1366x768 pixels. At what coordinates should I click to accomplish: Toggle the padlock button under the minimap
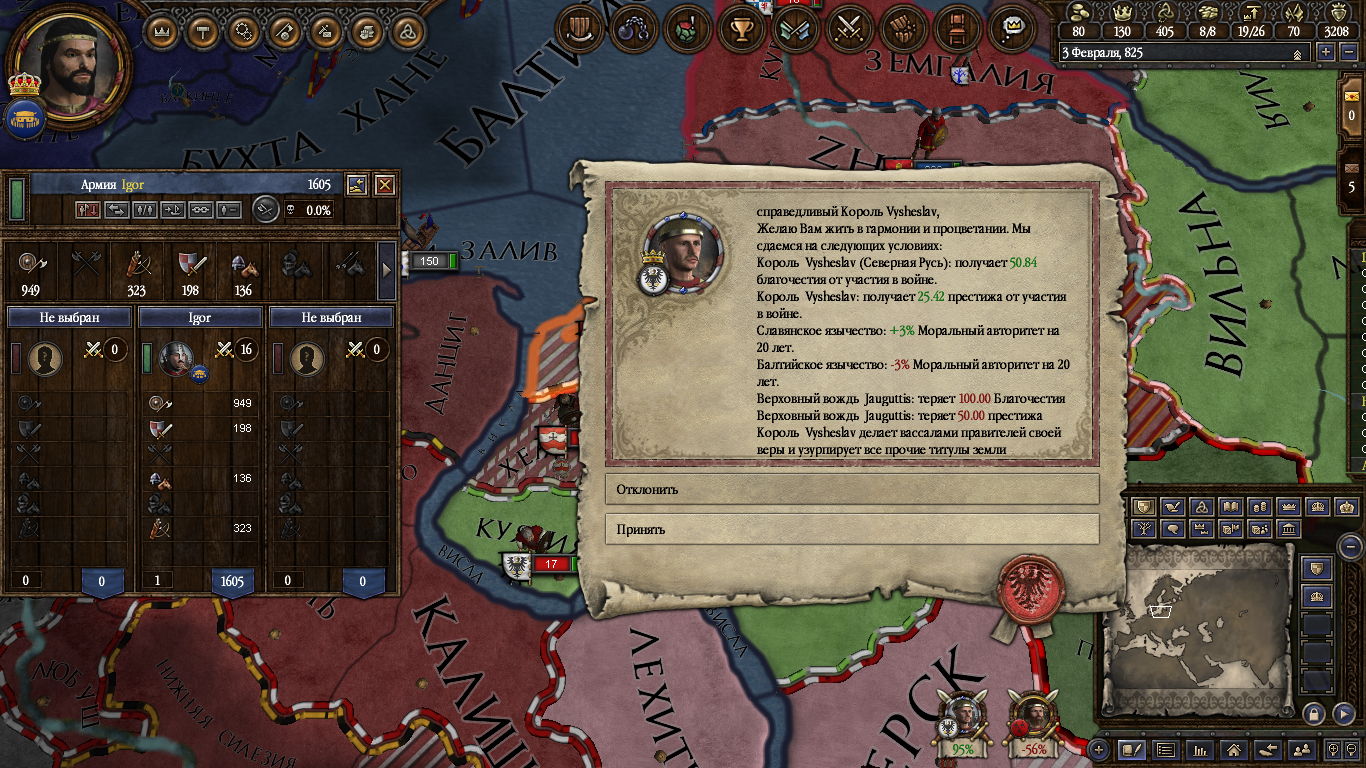point(1314,713)
